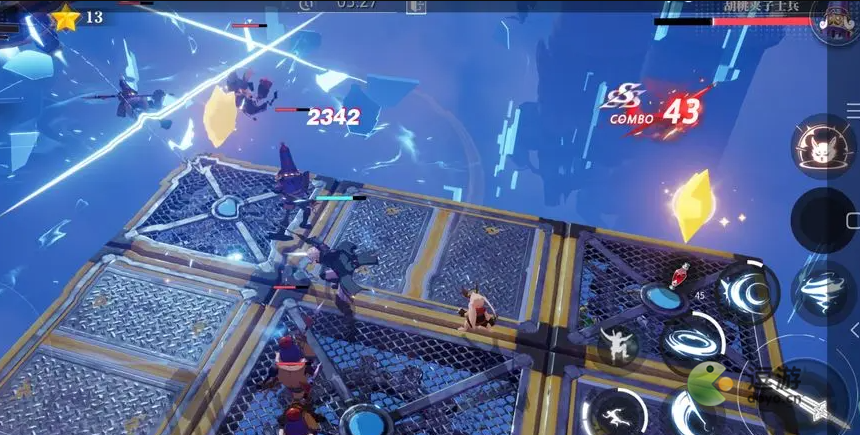Use the red health potion
Viewport: 860px width, 435px height.
(684, 273)
